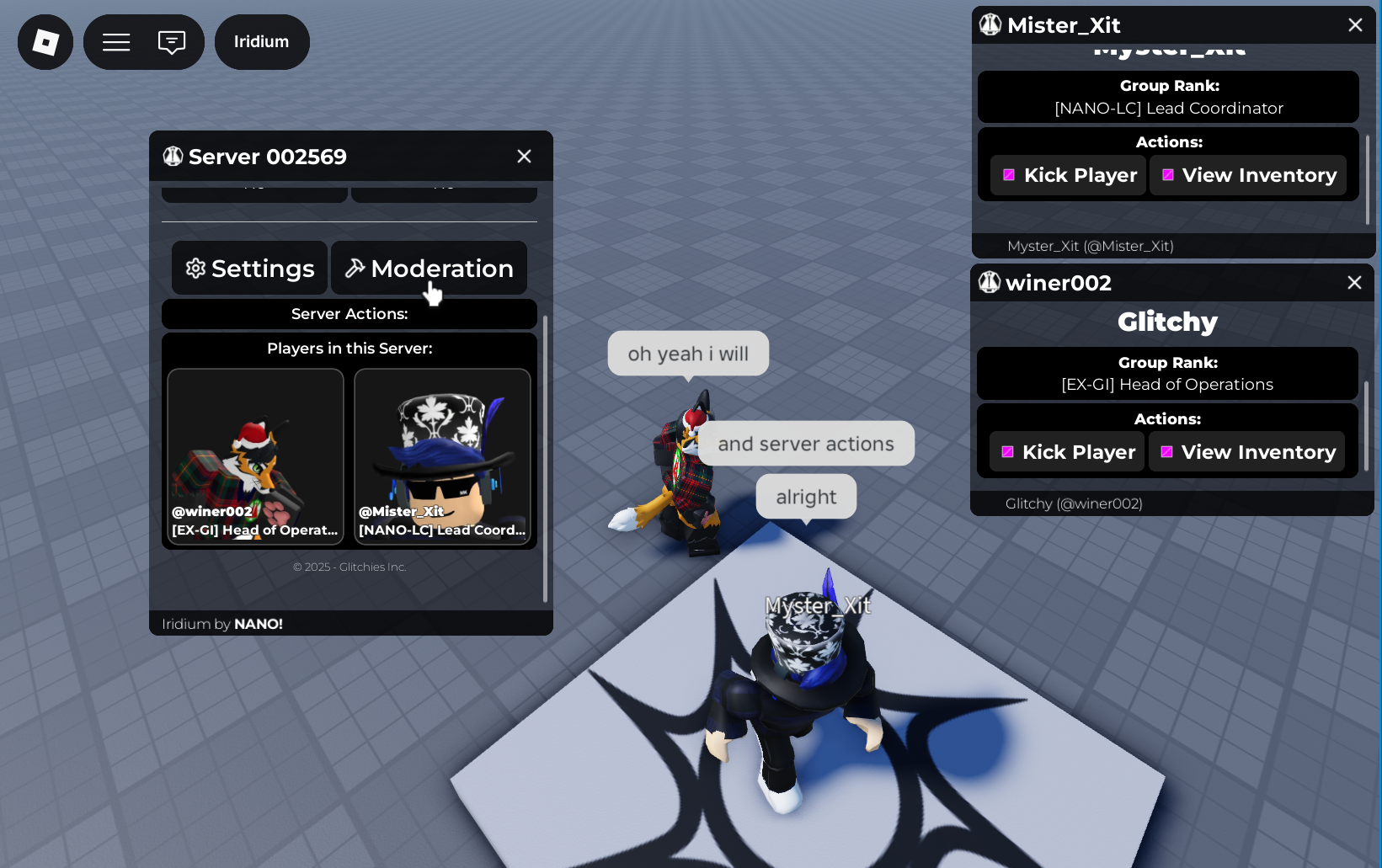
Task: Close the Server 002569 panel
Action: click(524, 157)
